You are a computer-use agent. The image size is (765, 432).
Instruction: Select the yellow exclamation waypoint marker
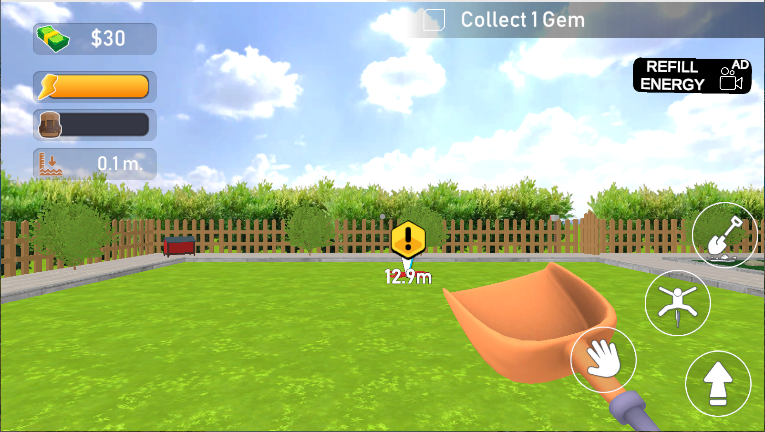pos(408,240)
